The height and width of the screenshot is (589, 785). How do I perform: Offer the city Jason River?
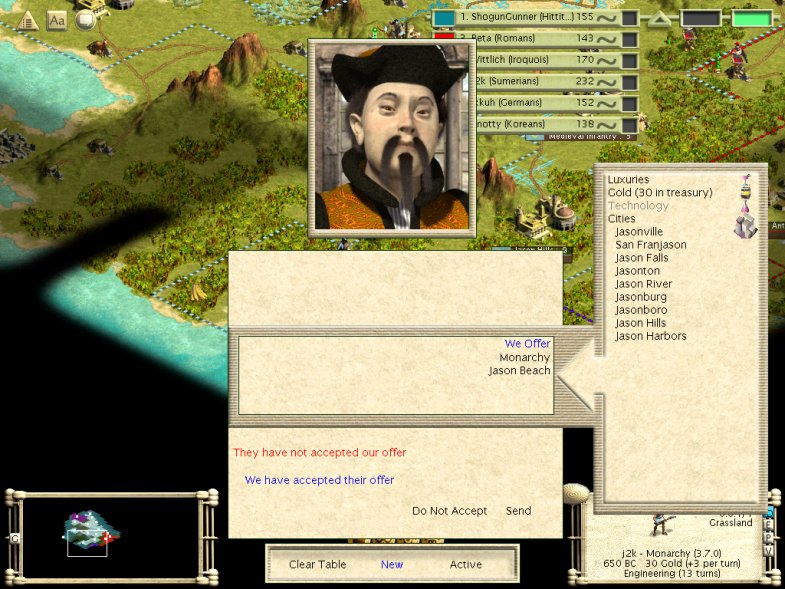(x=643, y=284)
